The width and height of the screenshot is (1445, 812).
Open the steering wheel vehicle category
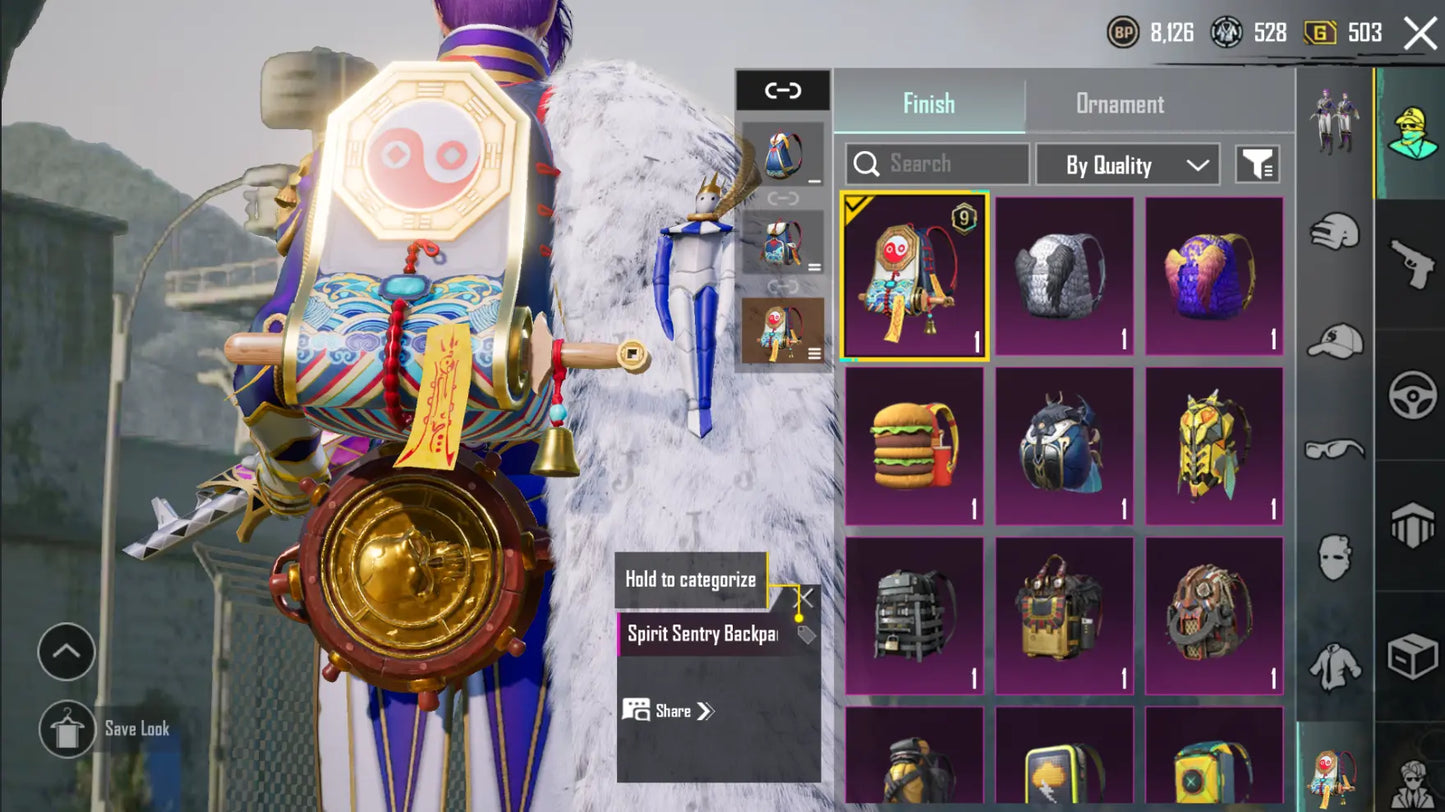[x=1412, y=395]
